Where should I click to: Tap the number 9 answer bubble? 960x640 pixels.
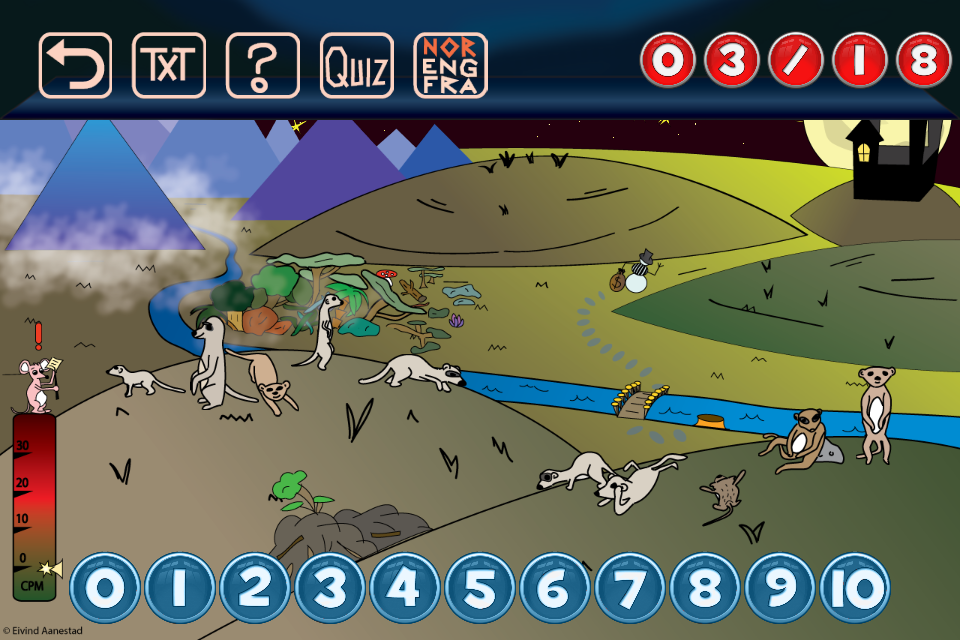pos(779,588)
